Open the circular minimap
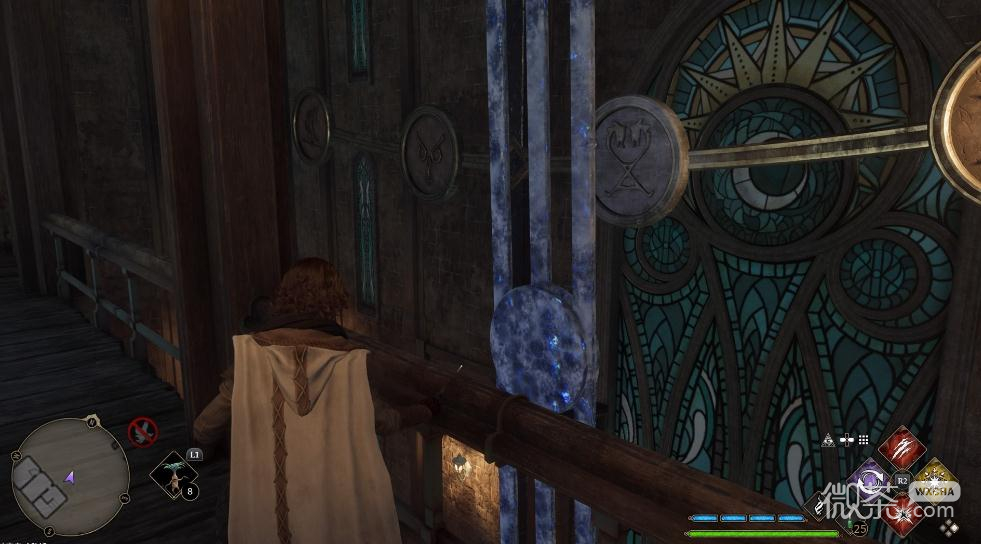The width and height of the screenshot is (981, 544). tap(70, 475)
